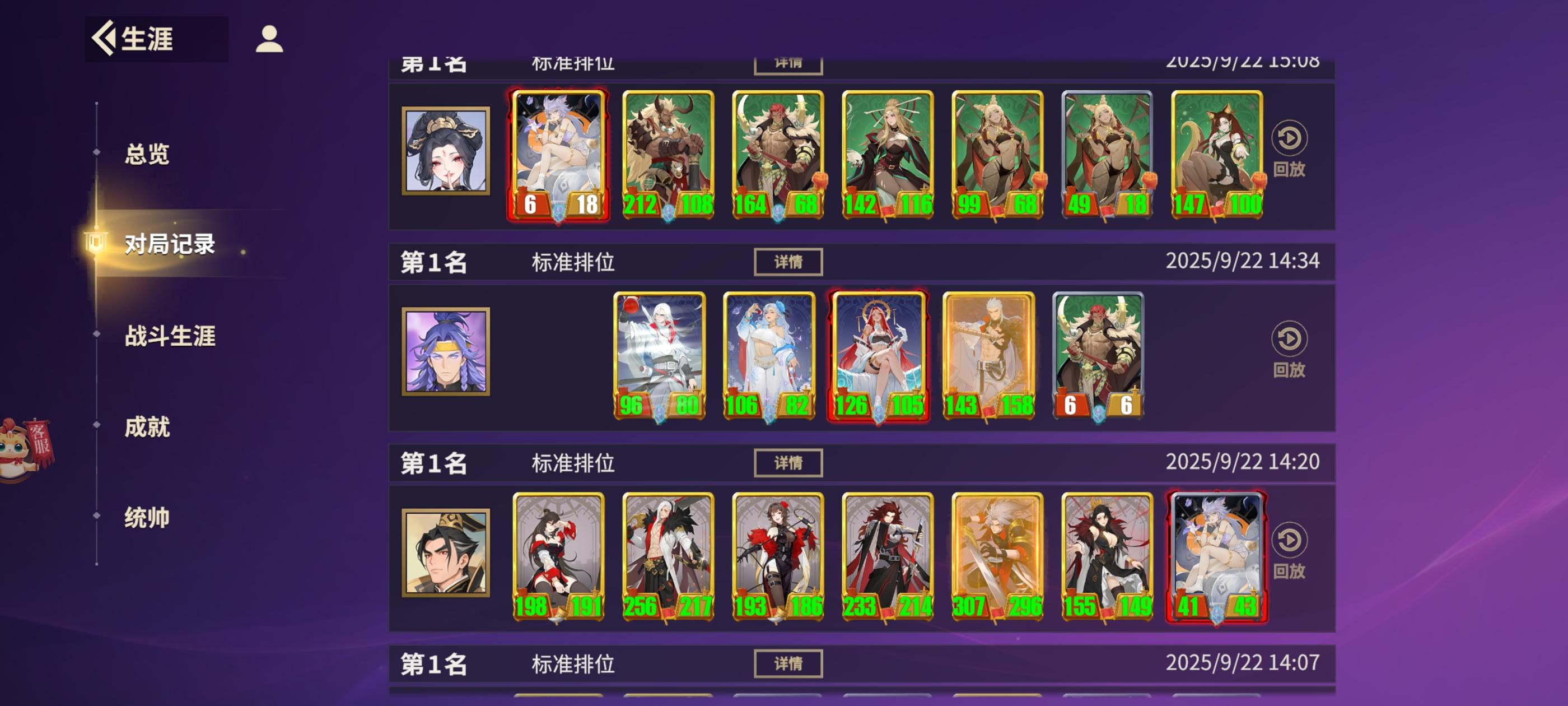Expand 详情 for the 14:34 match
This screenshot has height=706, width=1568.
coord(788,261)
